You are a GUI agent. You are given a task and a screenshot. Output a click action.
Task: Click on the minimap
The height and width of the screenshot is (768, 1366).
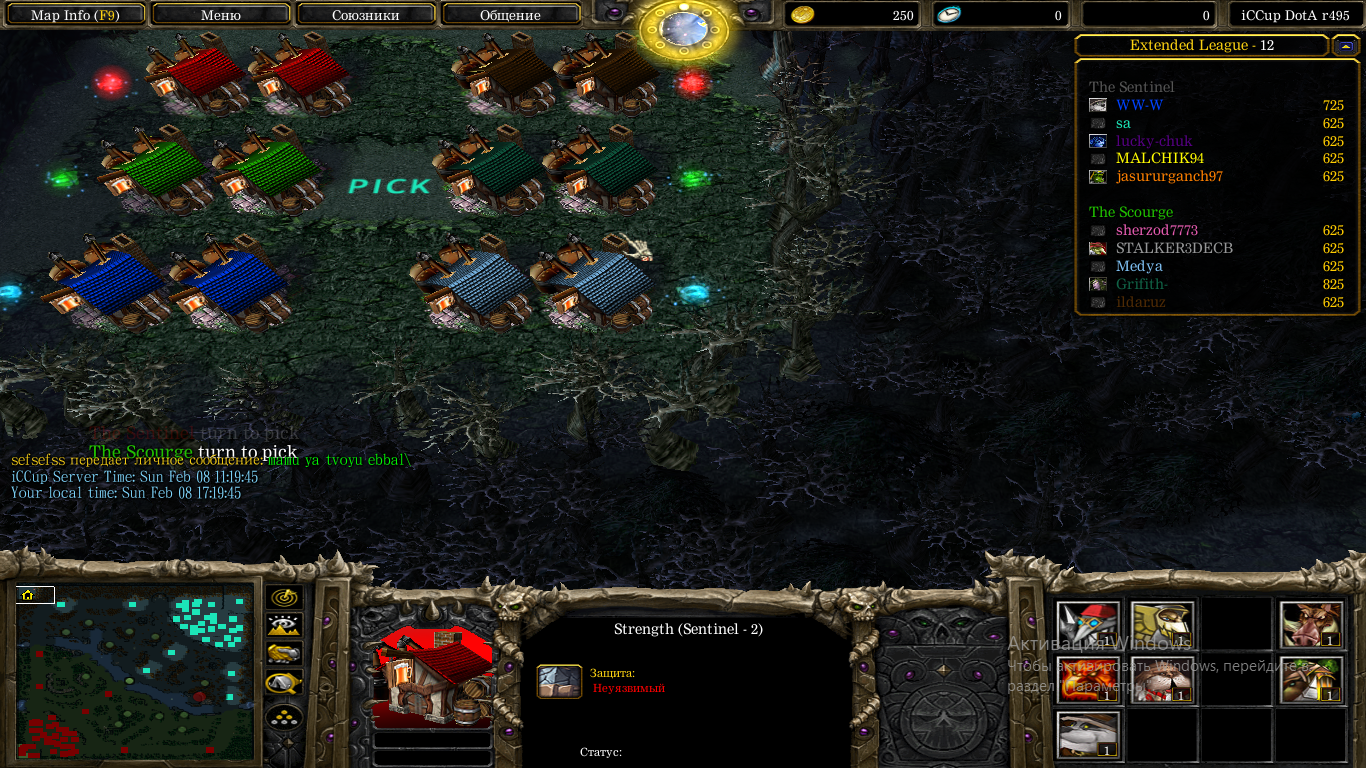(x=135, y=672)
